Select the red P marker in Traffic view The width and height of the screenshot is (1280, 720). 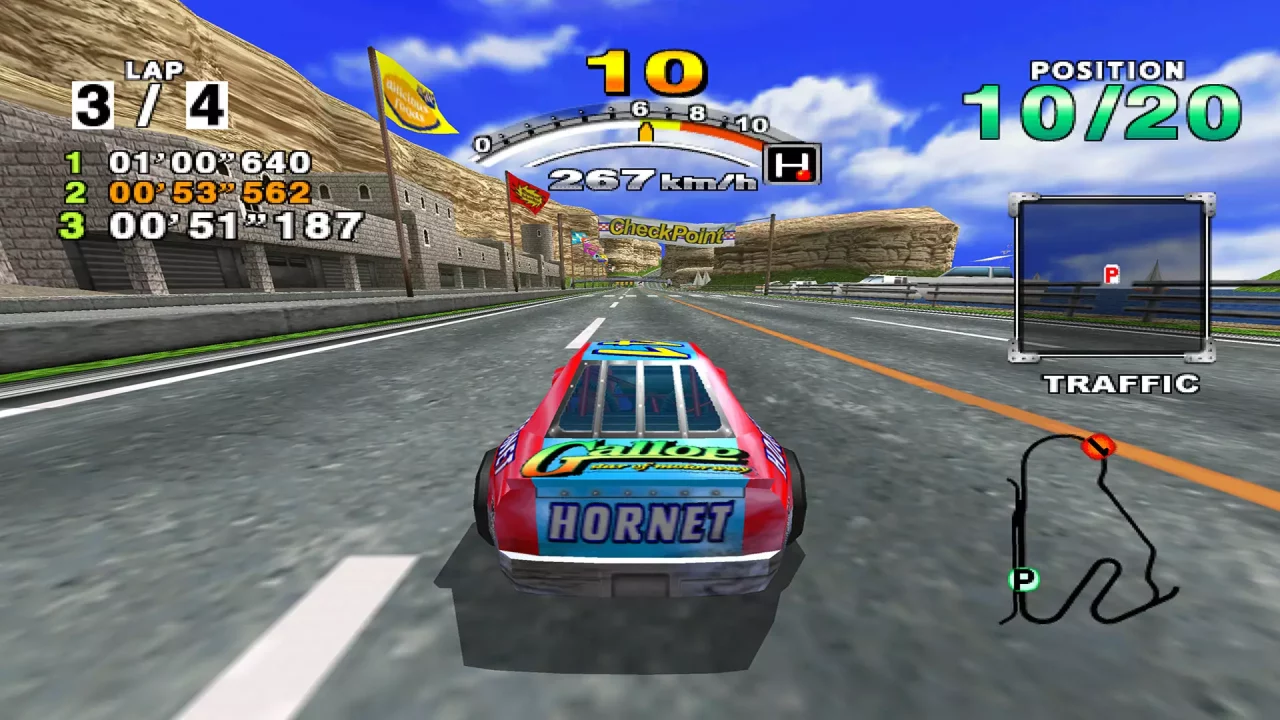coord(1111,271)
